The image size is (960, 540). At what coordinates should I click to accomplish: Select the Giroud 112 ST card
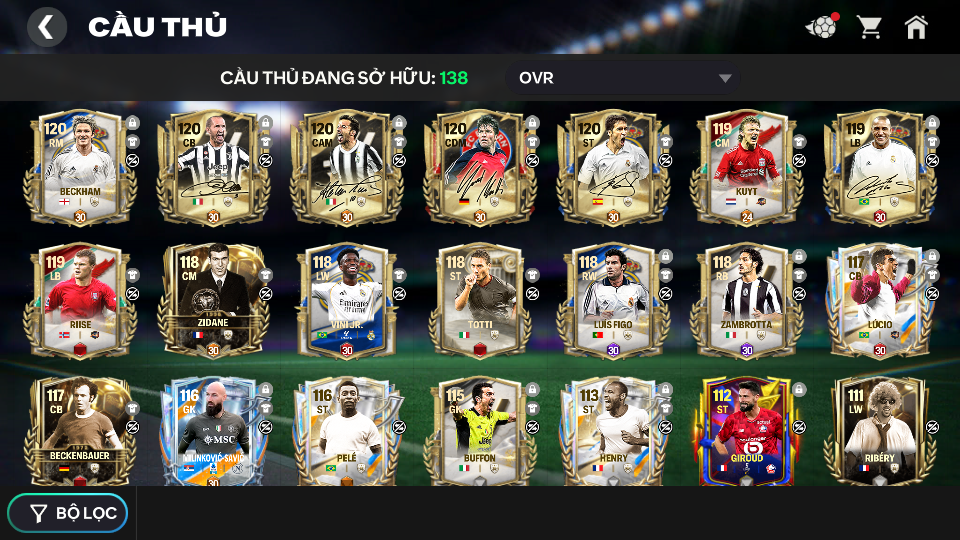746,430
